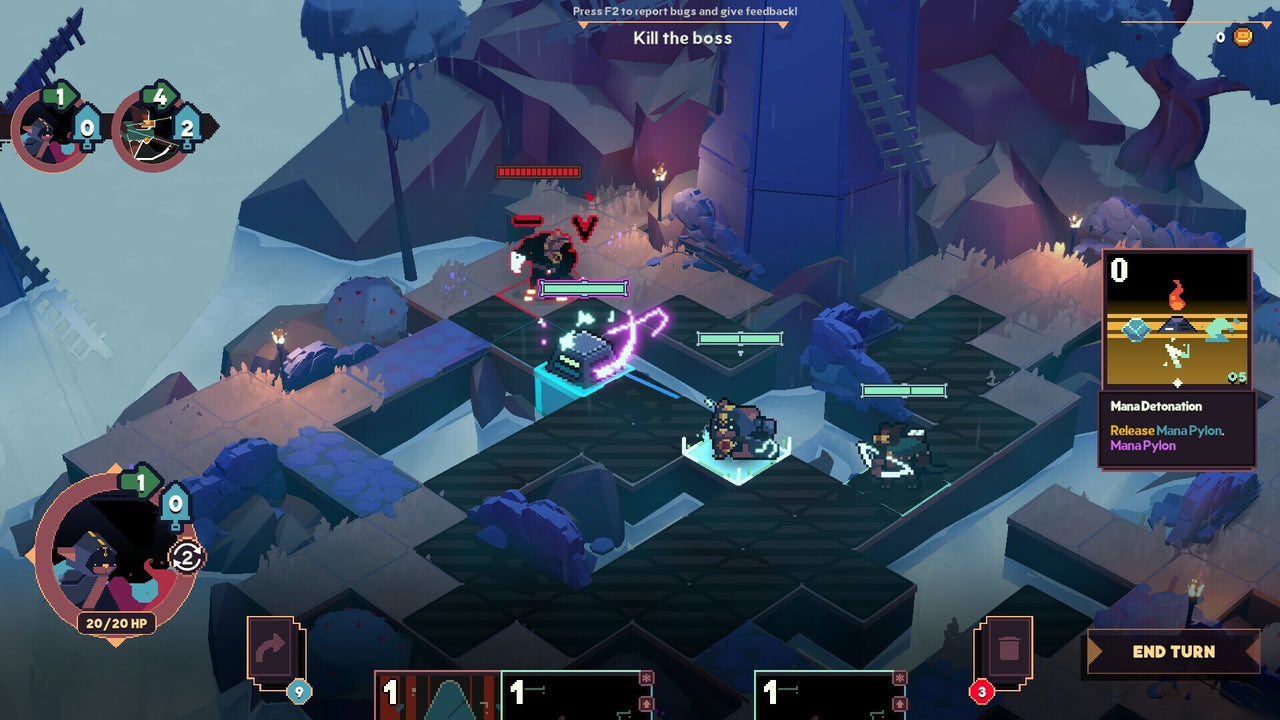Click the Kill the boss objective banner
This screenshot has width=1280, height=720.
(x=683, y=38)
